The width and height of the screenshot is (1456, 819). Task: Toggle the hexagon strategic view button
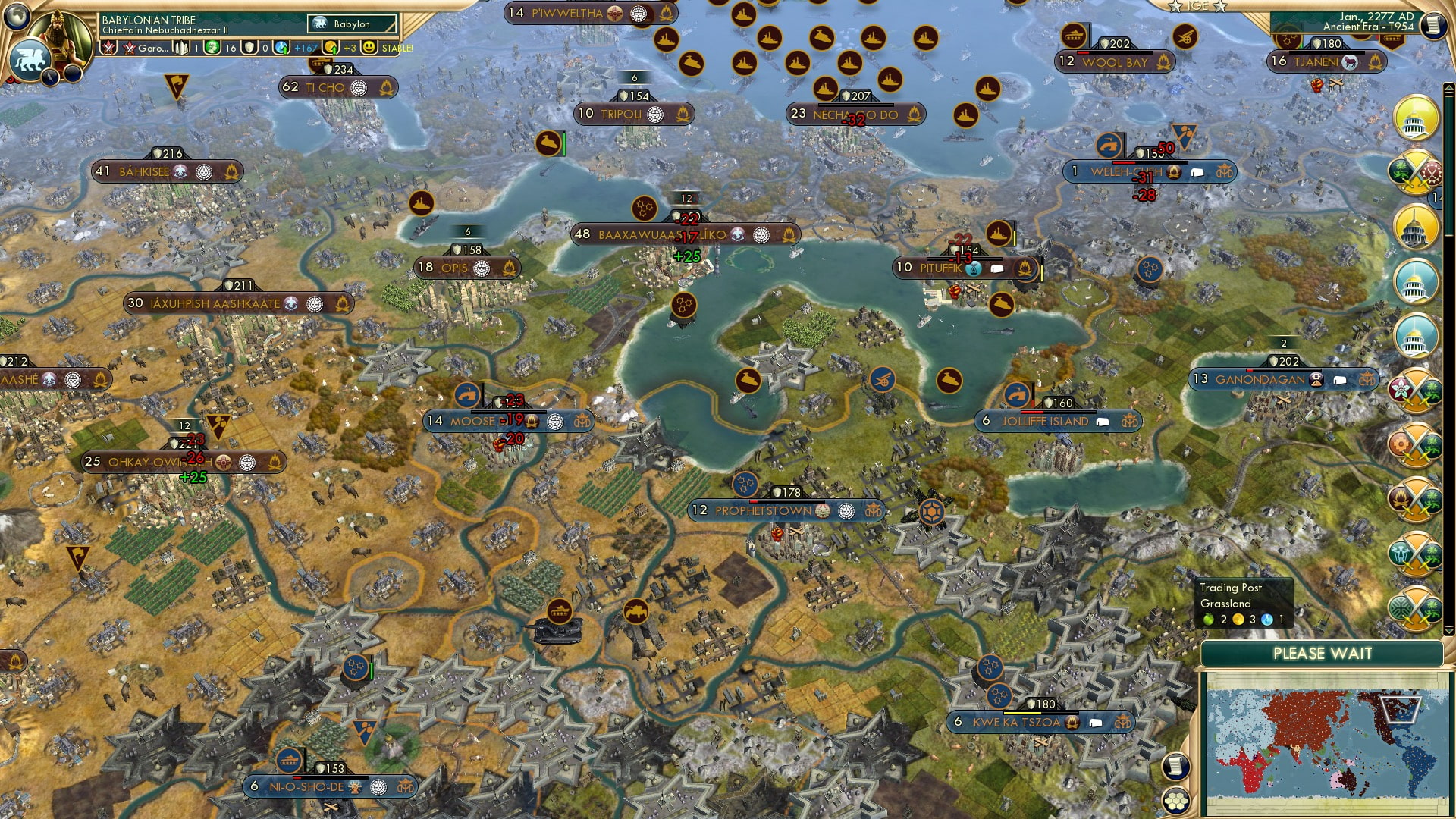(1176, 800)
